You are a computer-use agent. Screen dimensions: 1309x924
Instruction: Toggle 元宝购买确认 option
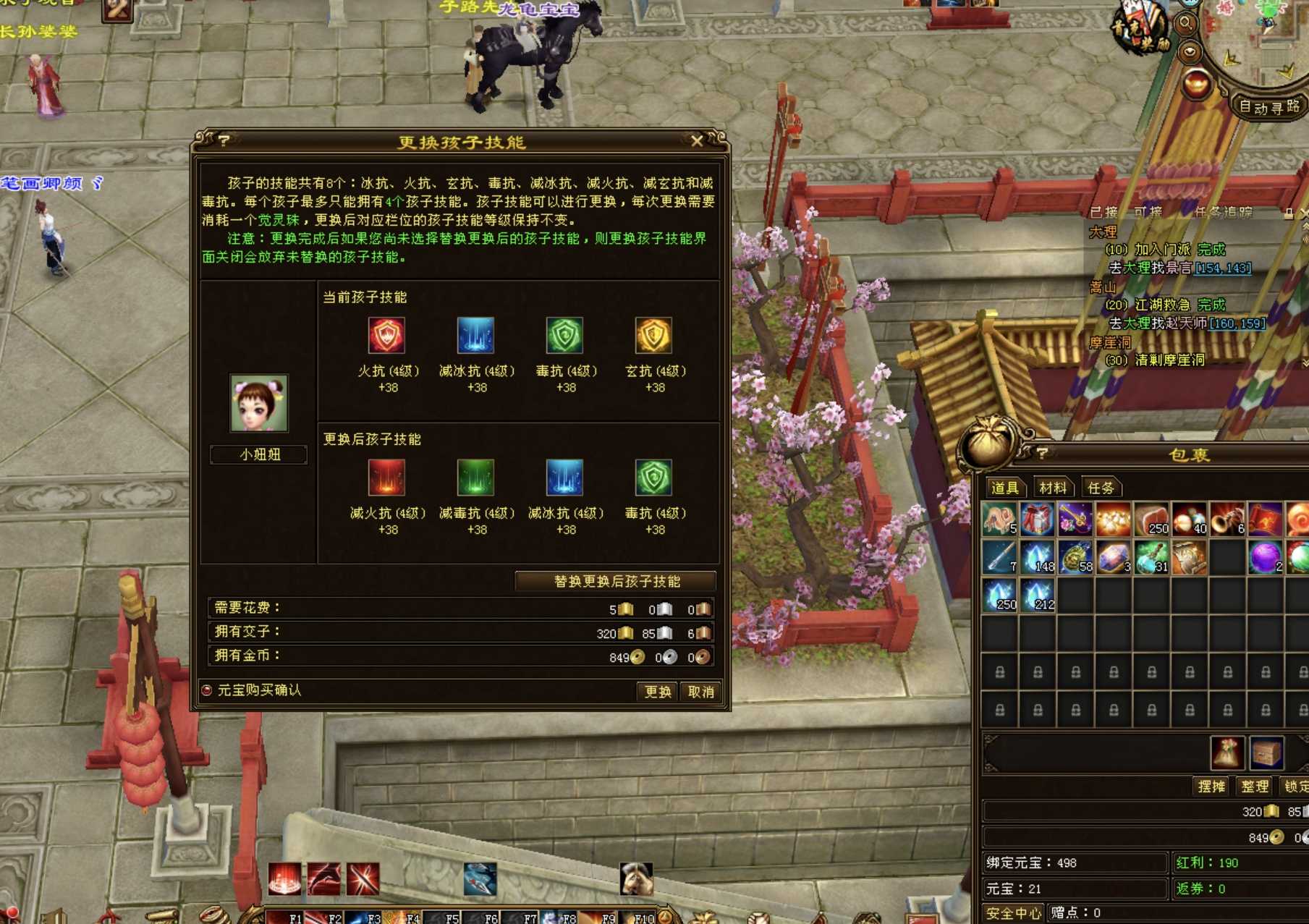[x=207, y=690]
